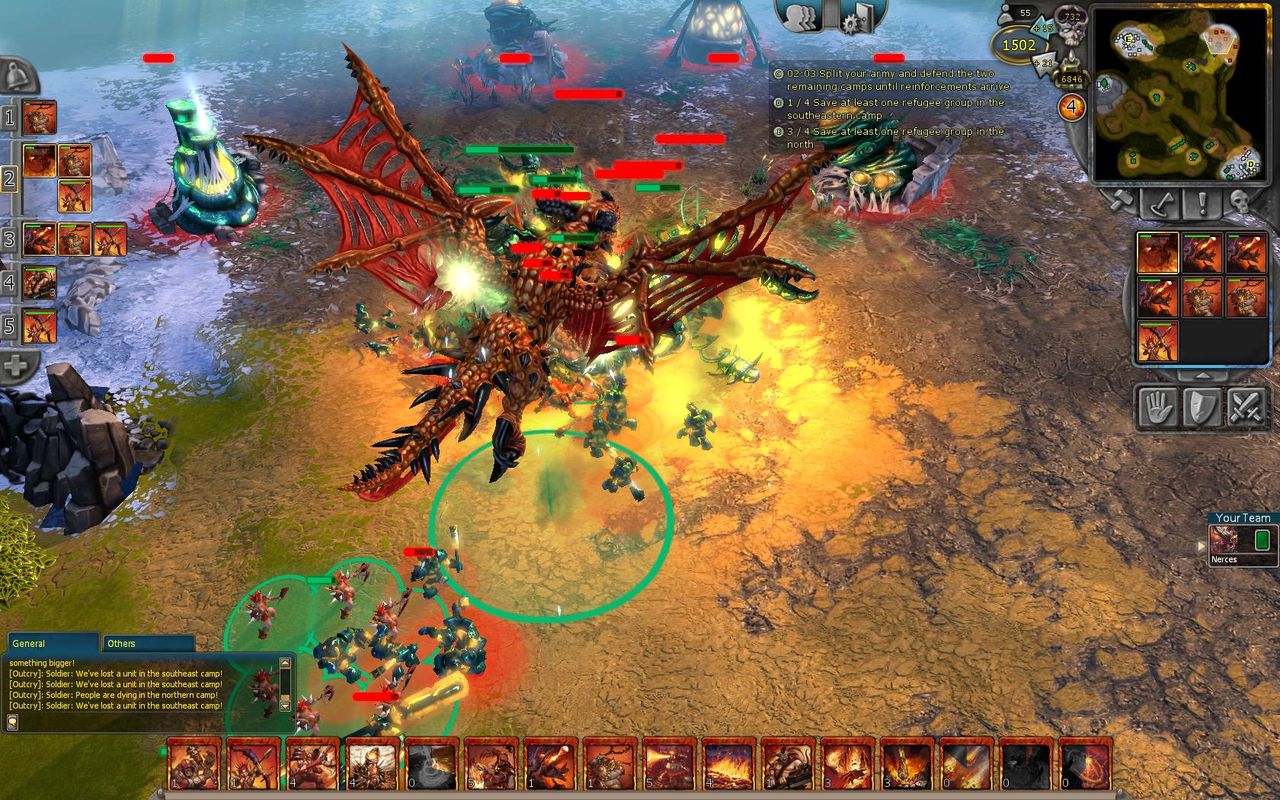The height and width of the screenshot is (800, 1280).
Task: Click the options gear icon at top center
Action: click(x=852, y=22)
